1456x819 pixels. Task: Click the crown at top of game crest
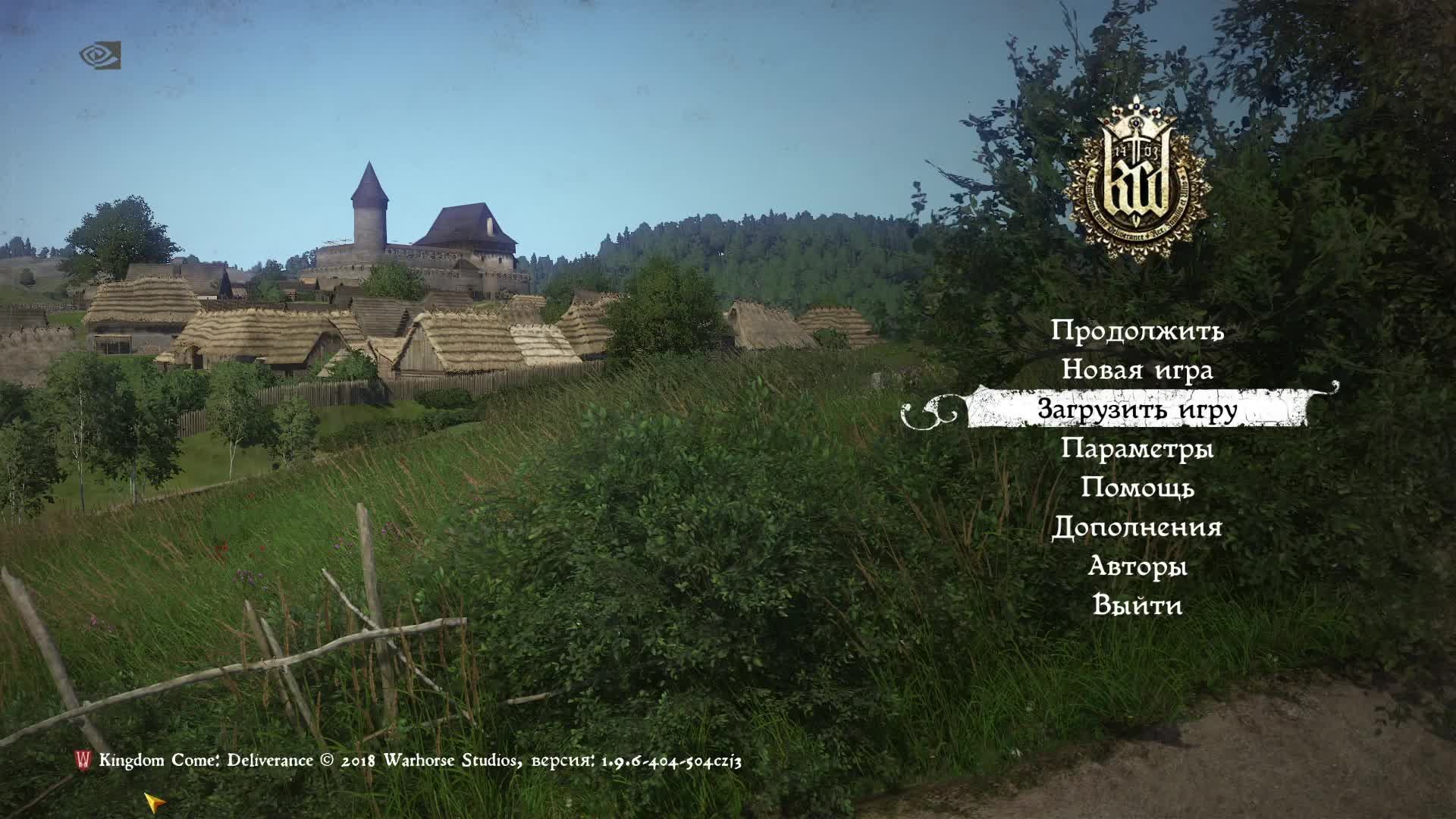pyautogui.click(x=1136, y=115)
